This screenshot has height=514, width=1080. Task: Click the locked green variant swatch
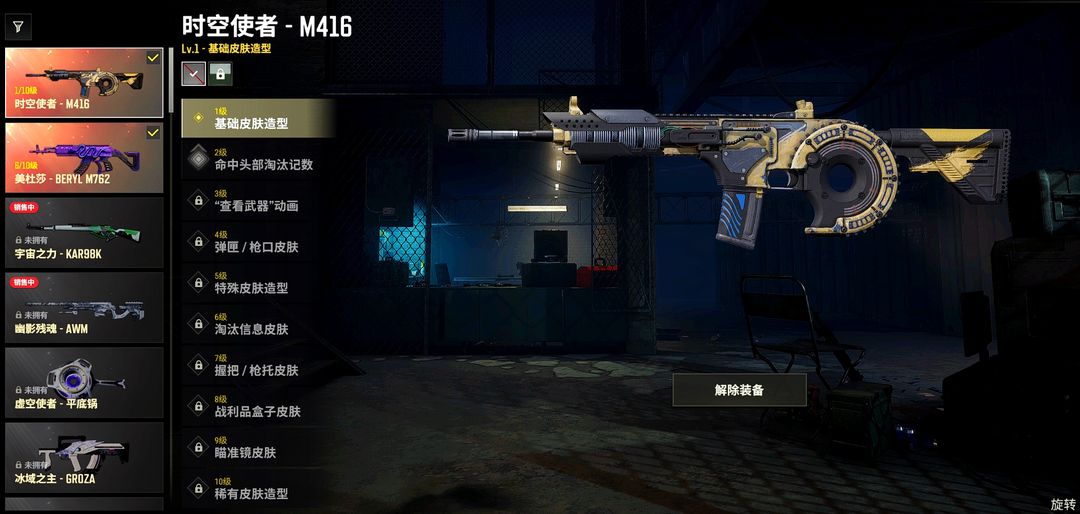220,73
